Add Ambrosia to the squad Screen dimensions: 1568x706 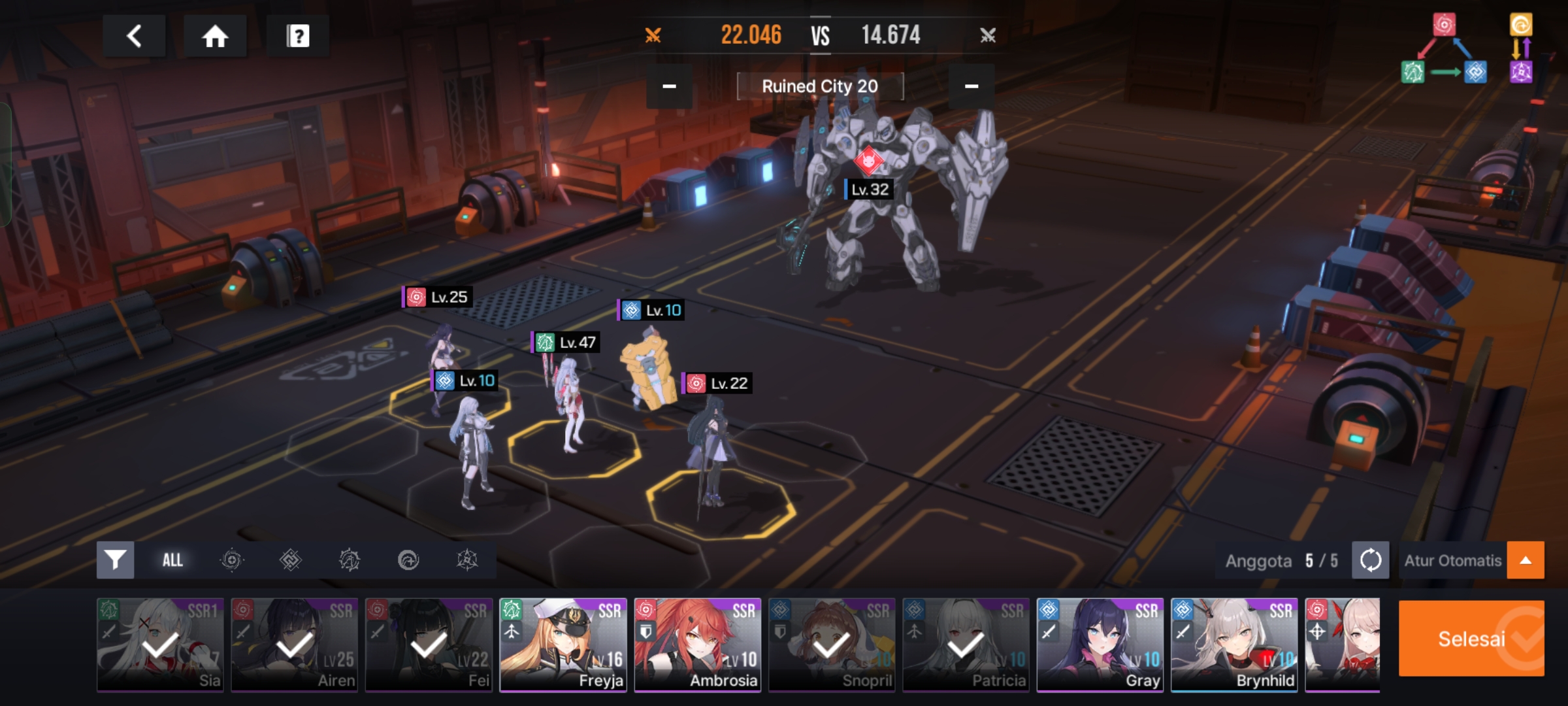698,645
